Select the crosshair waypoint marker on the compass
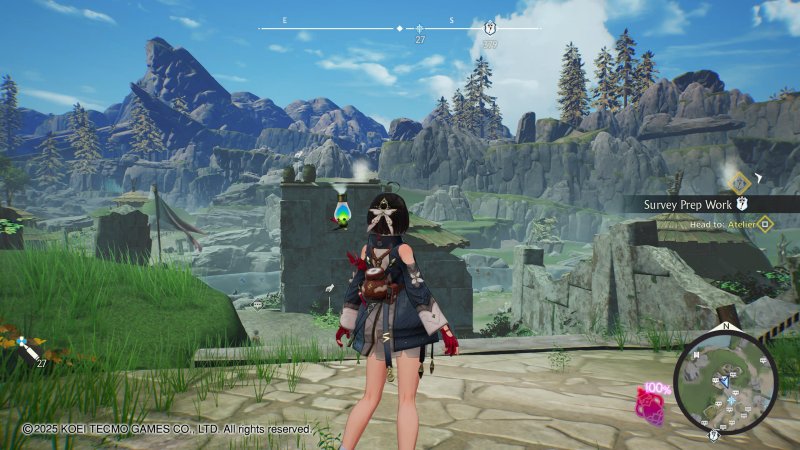The width and height of the screenshot is (800, 450). (x=420, y=28)
